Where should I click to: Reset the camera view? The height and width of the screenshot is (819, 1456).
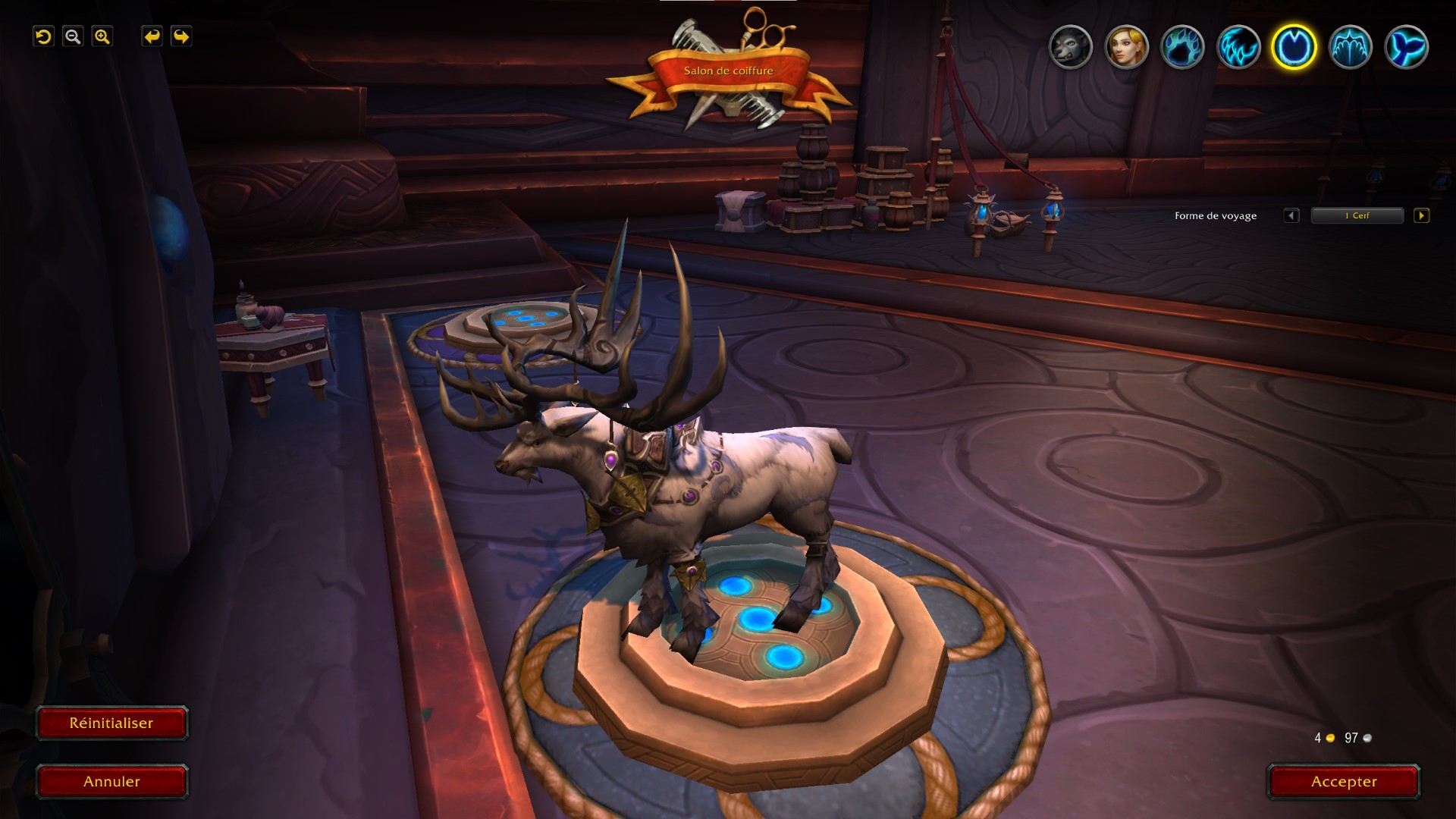click(43, 36)
